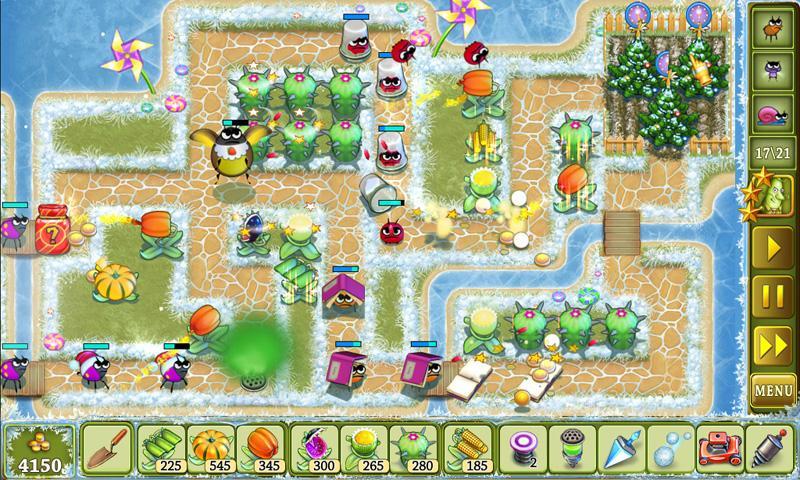Pause the game
This screenshot has width=800, height=480.
(773, 294)
